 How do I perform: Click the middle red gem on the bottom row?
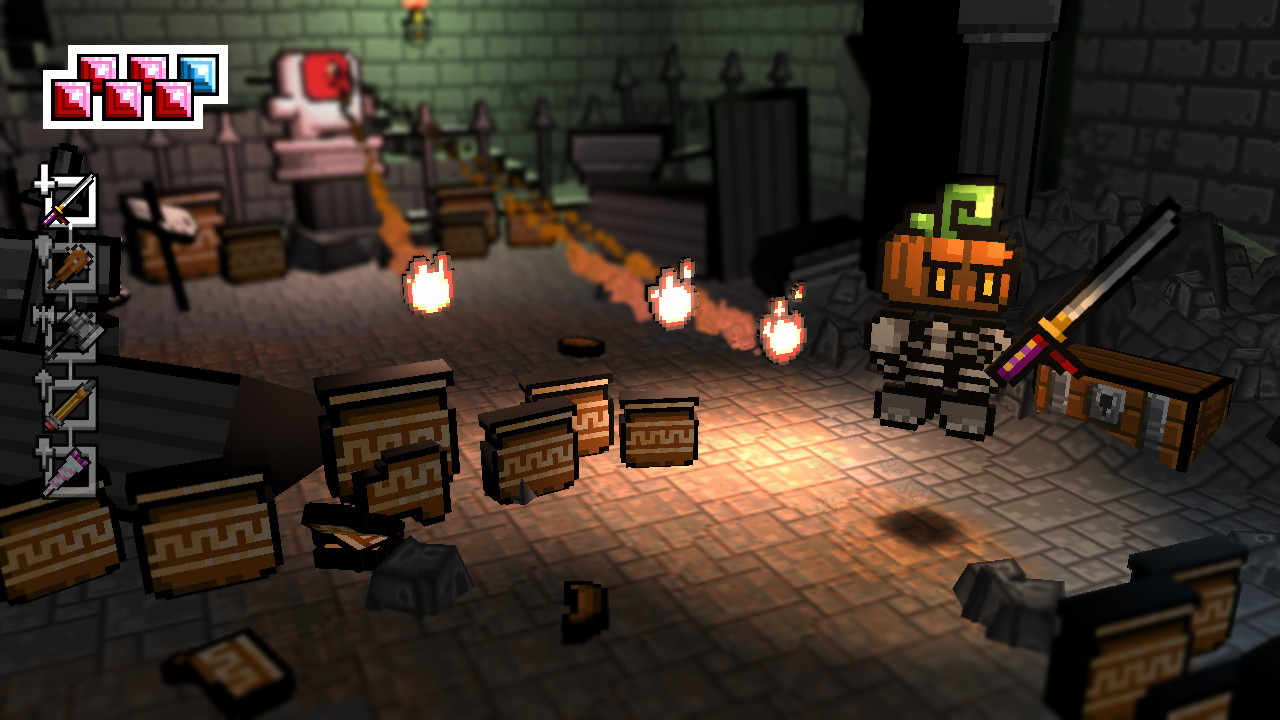coord(122,102)
